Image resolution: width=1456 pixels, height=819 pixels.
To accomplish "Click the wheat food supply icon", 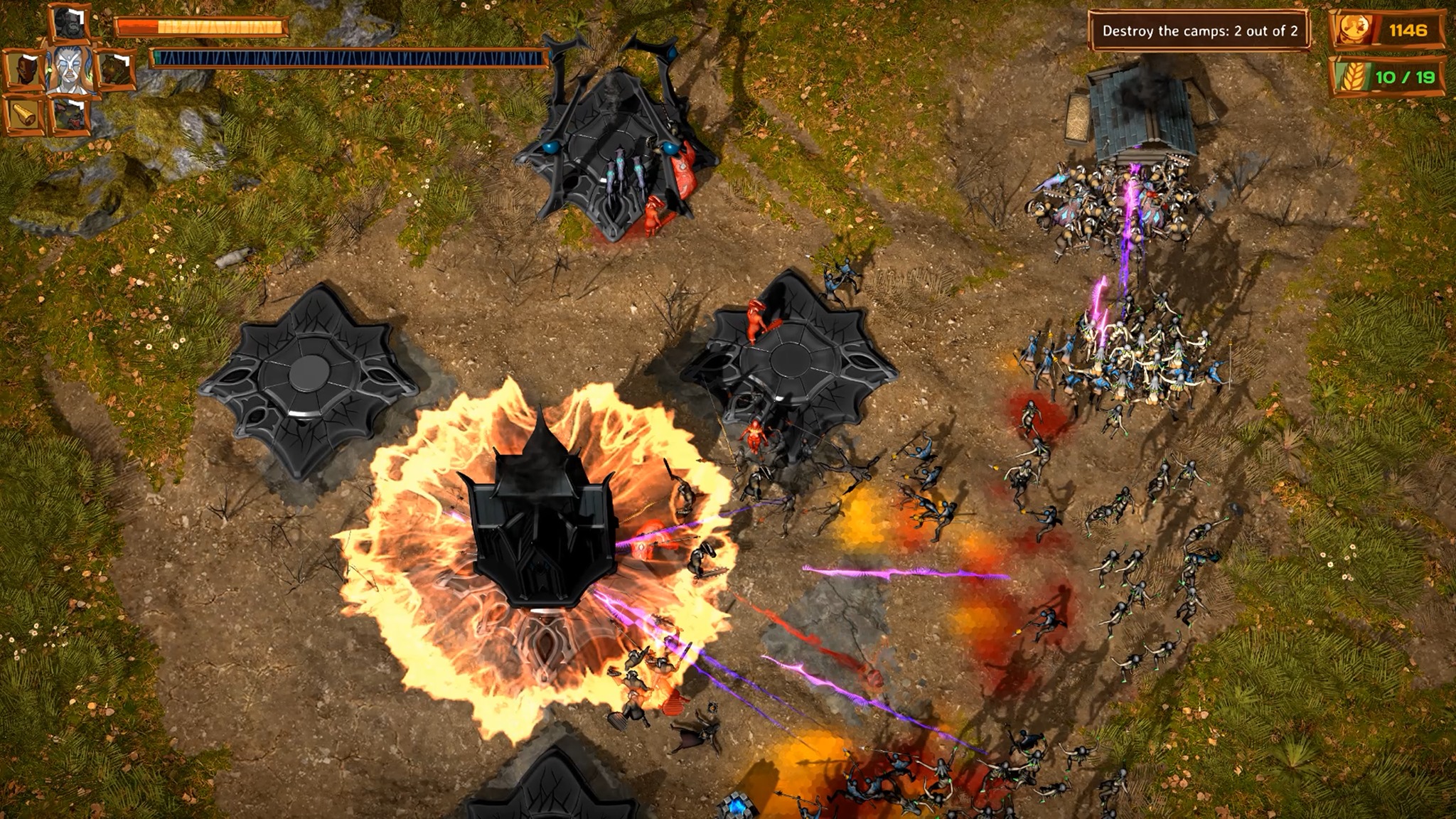I will [1351, 77].
